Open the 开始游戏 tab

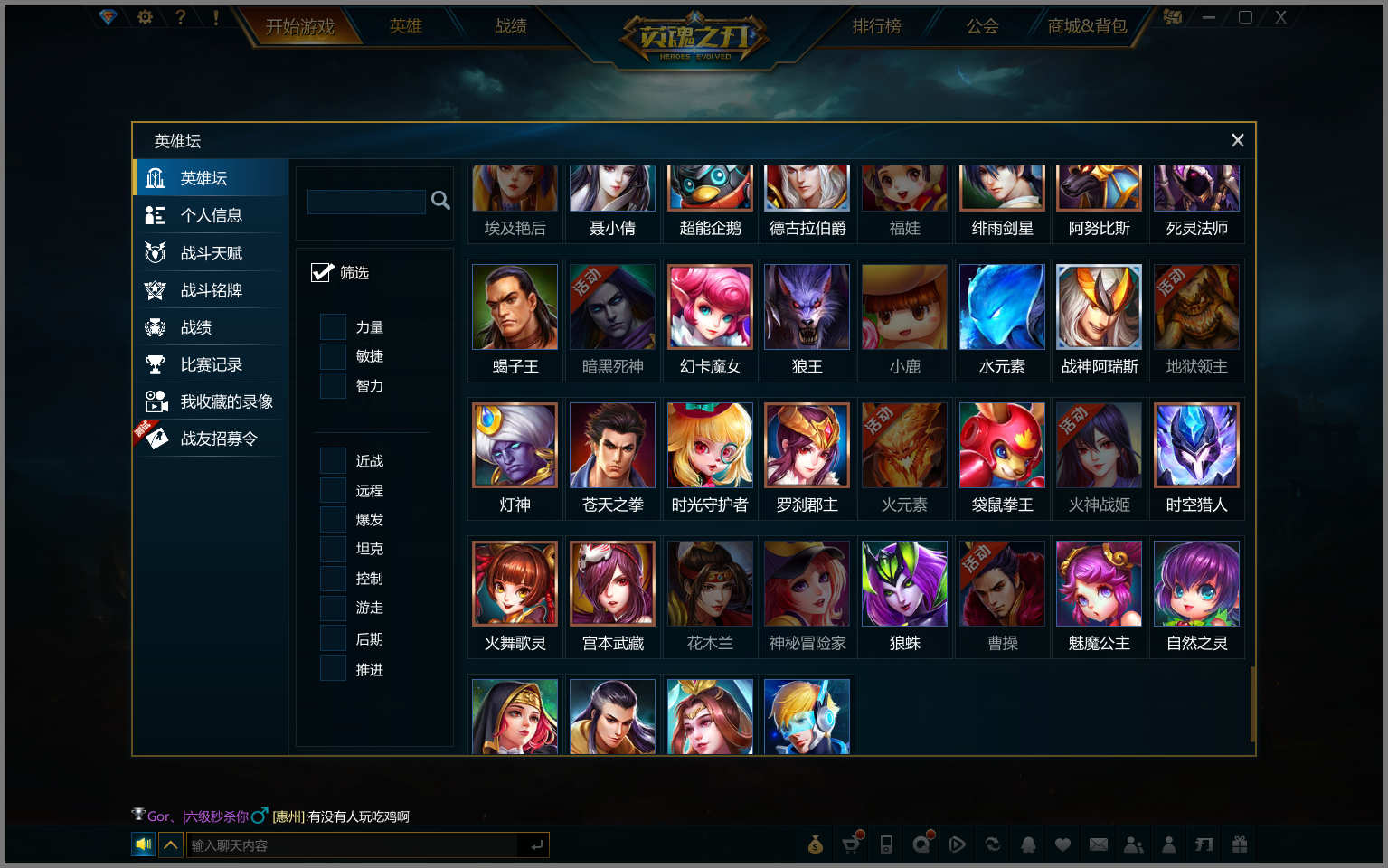pyautogui.click(x=299, y=27)
